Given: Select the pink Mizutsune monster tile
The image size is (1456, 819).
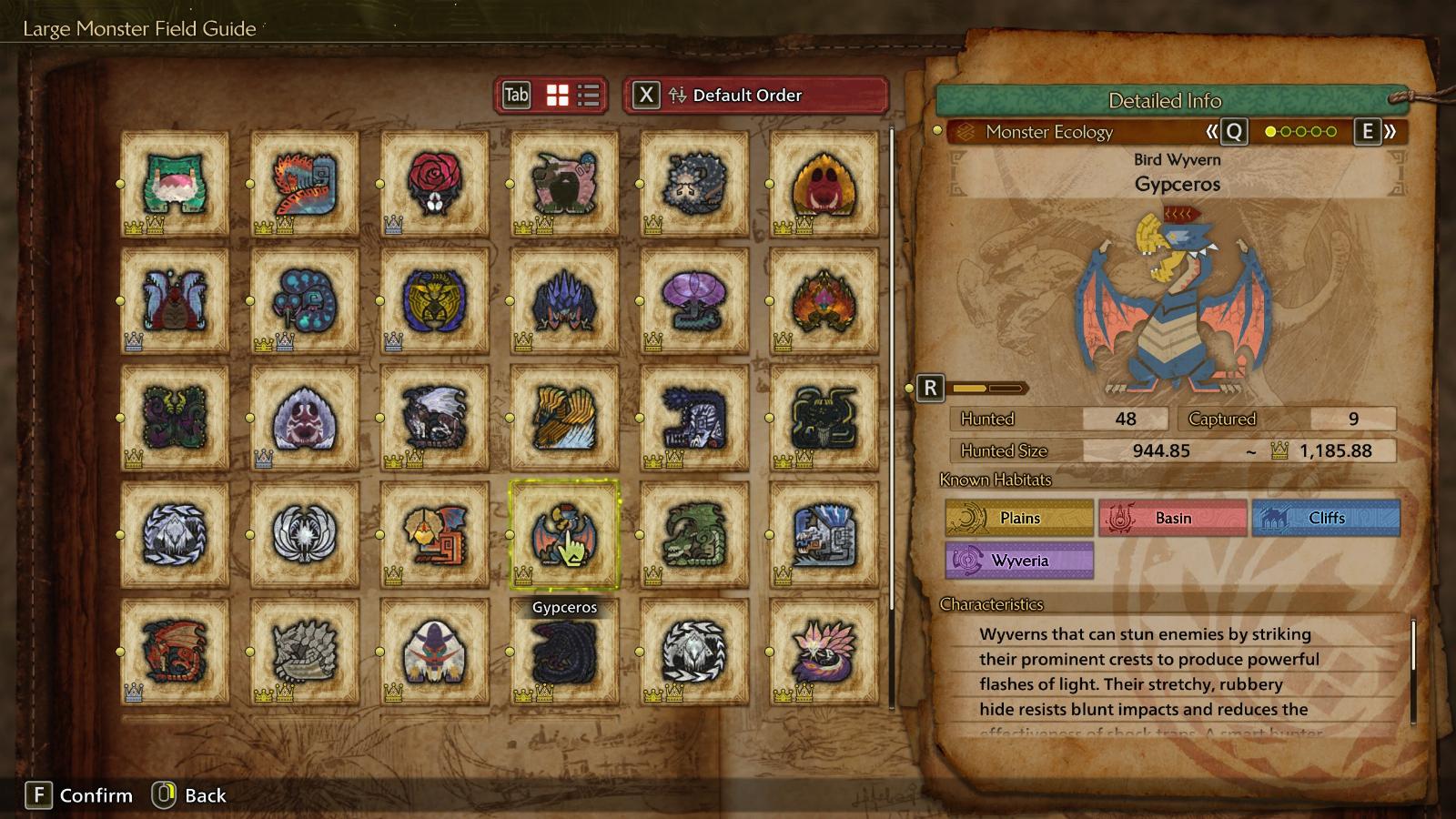Looking at the screenshot, I should [824, 651].
